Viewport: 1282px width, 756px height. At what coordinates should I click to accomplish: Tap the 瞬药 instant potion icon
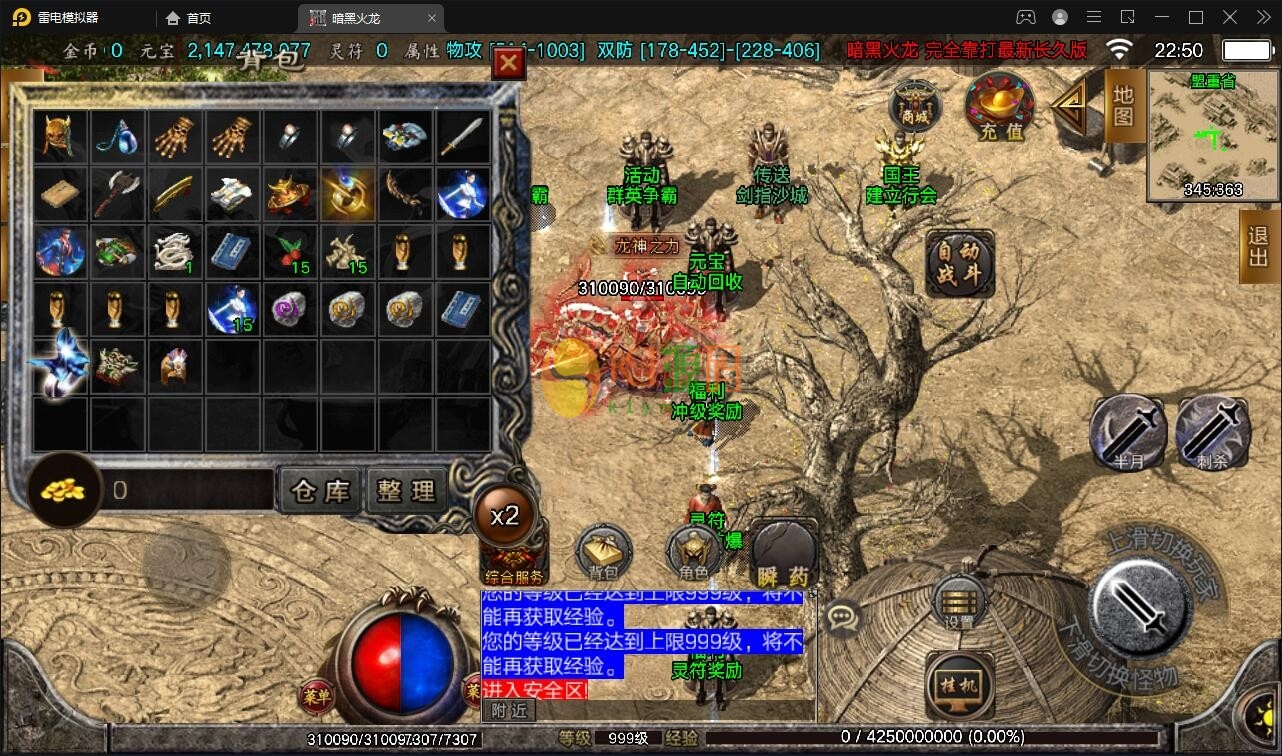pyautogui.click(x=783, y=548)
